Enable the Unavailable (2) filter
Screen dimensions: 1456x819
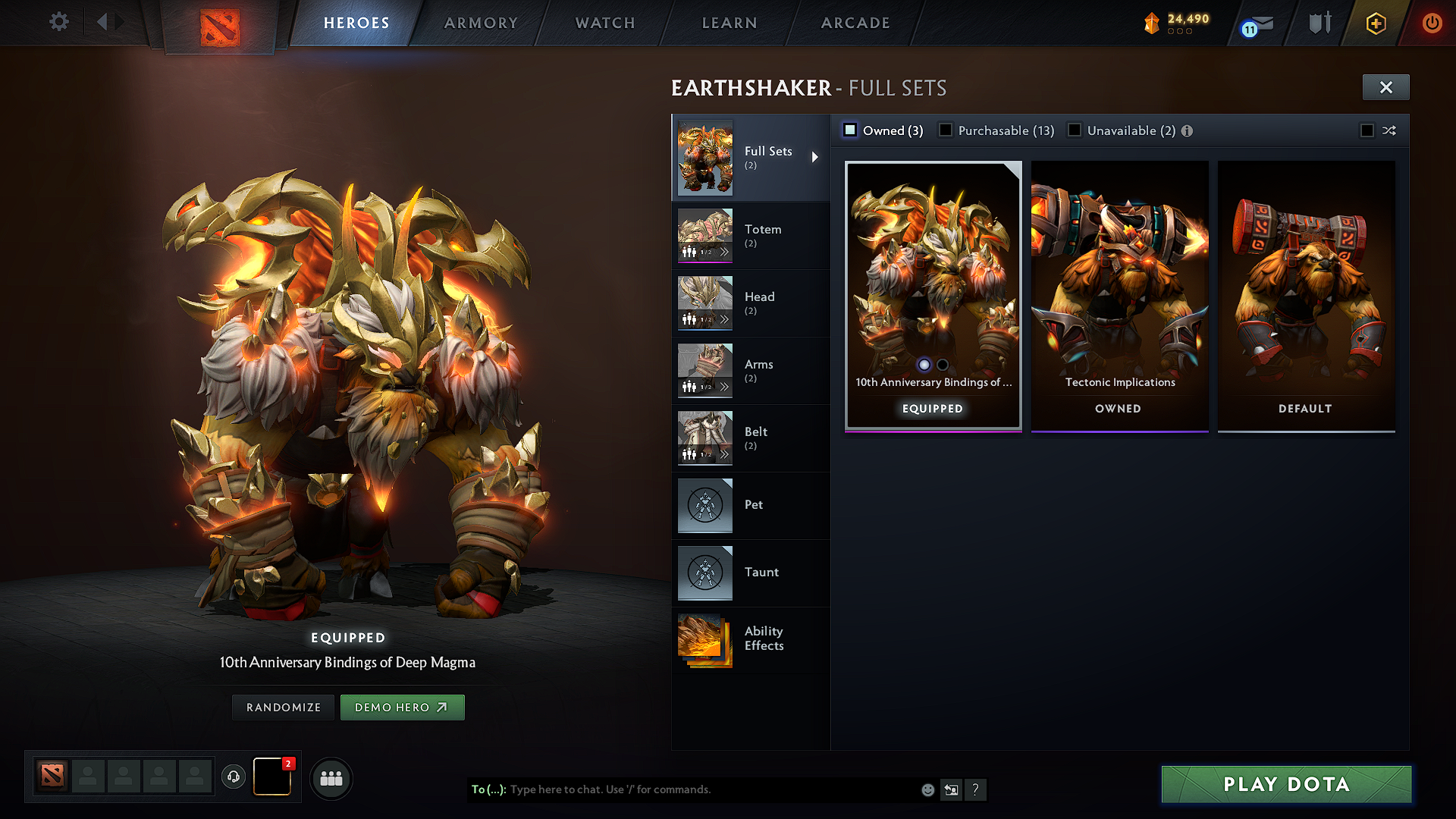coord(1075,130)
